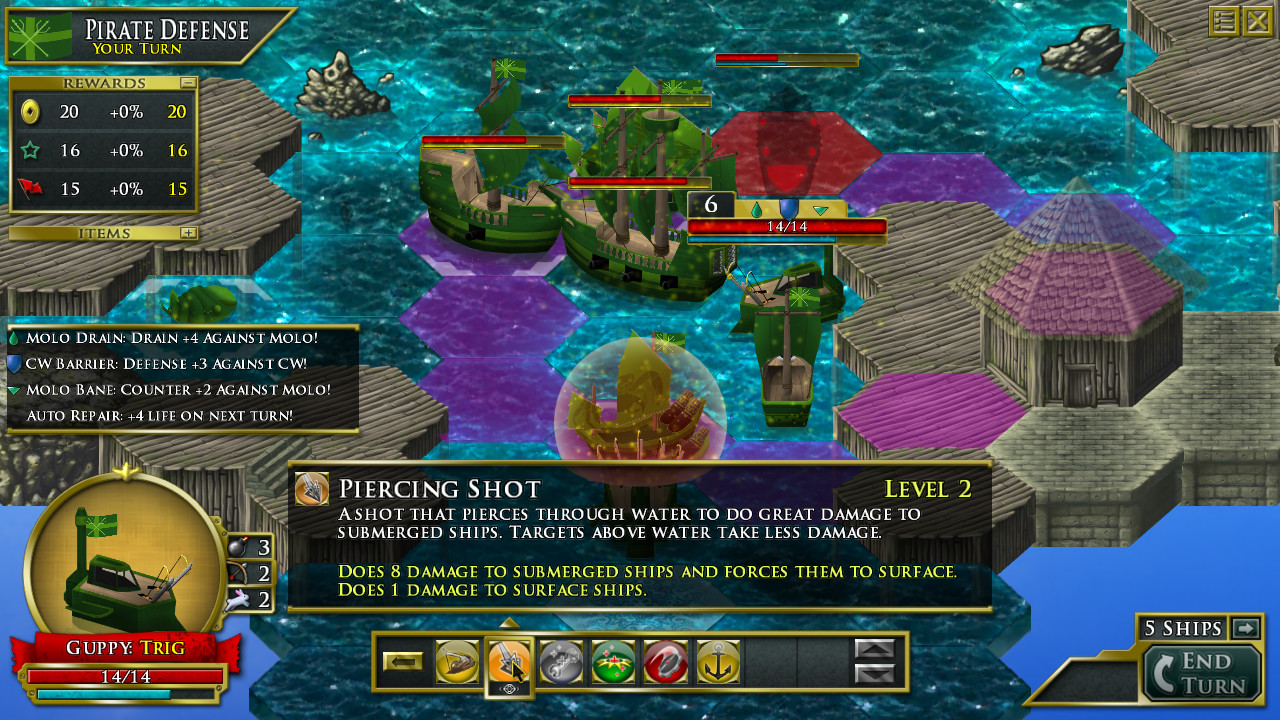The height and width of the screenshot is (720, 1280).
Task: Click the gold coin rewards icon
Action: click(30, 112)
